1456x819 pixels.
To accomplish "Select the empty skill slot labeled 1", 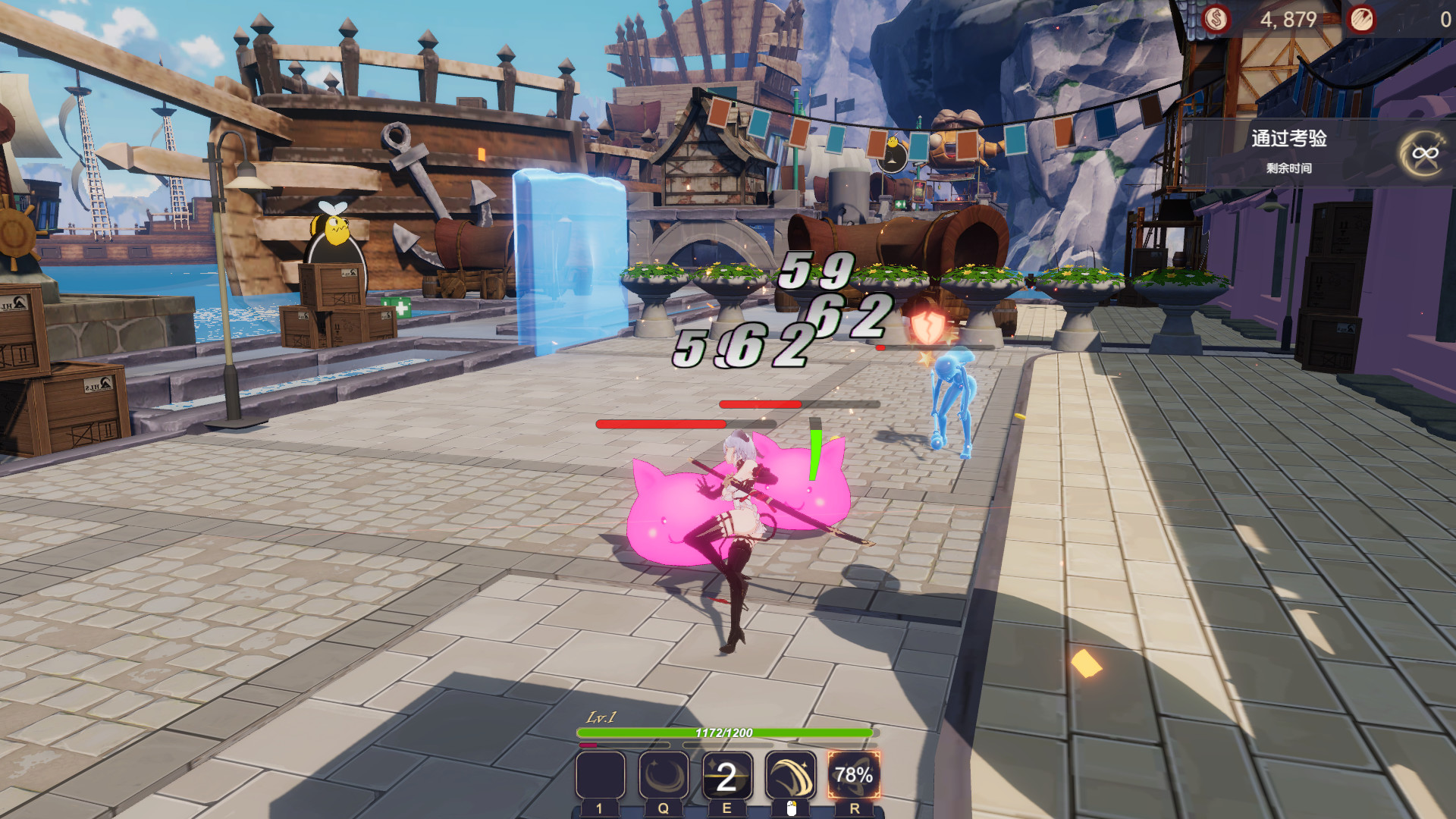I will [x=598, y=777].
